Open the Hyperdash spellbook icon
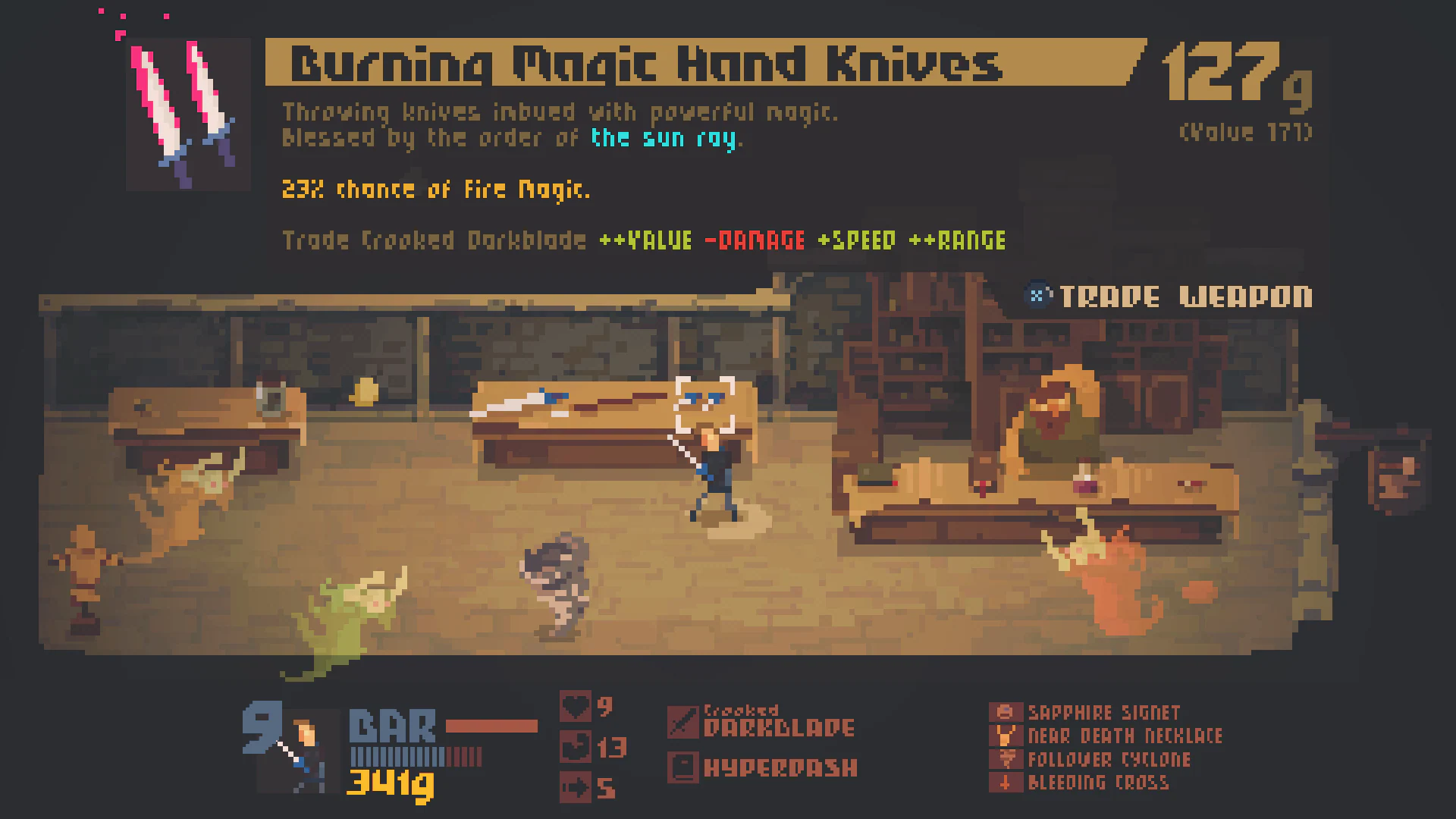The image size is (1456, 819). click(x=683, y=767)
